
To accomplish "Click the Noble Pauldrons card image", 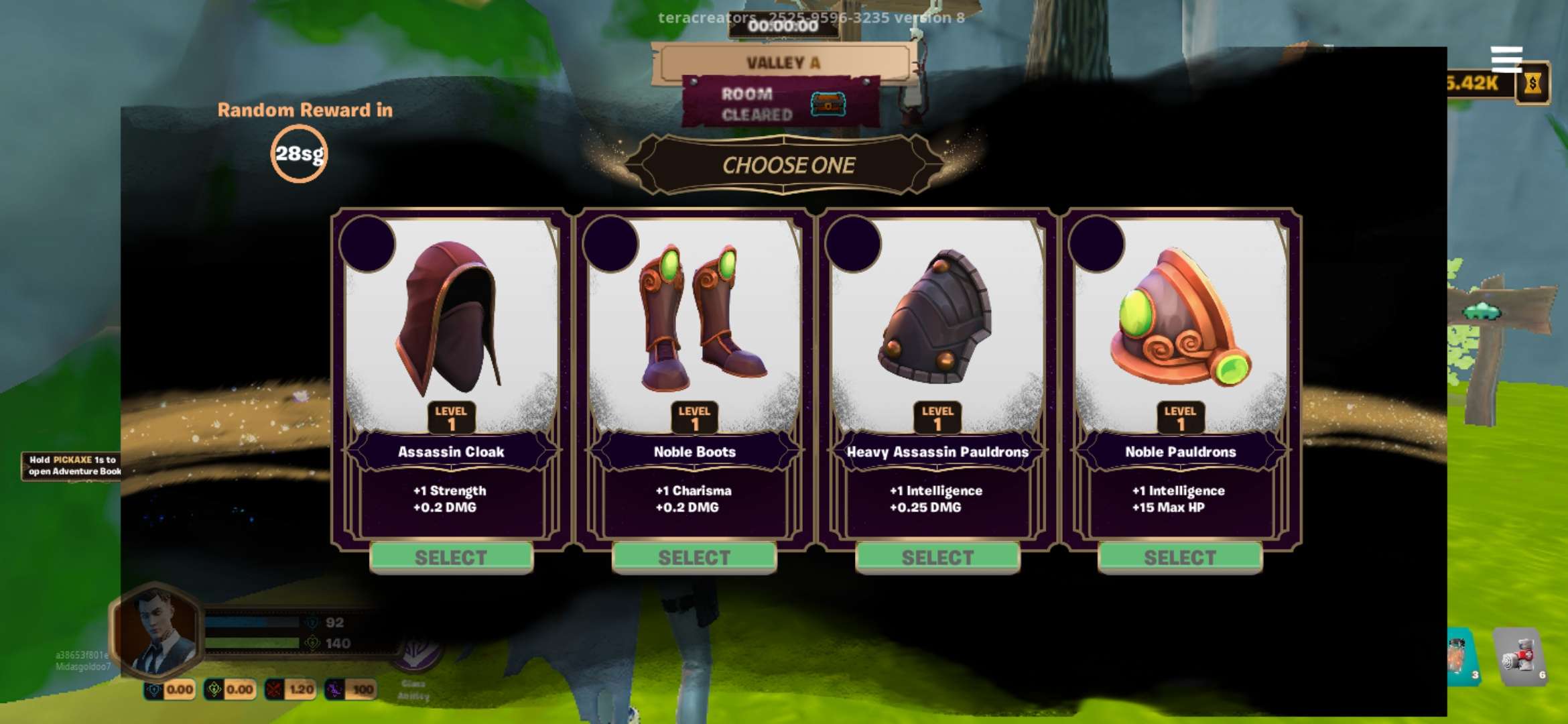I will tap(1180, 318).
